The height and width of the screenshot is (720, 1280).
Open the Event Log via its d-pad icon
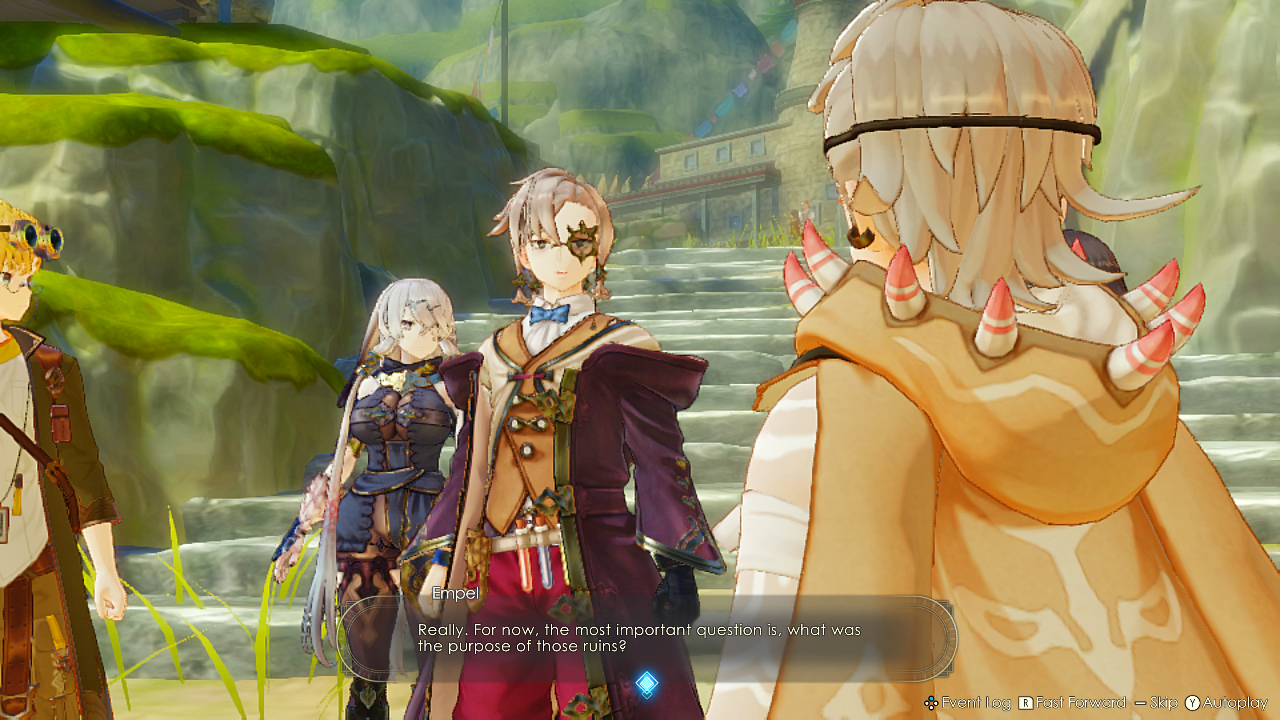pos(931,702)
